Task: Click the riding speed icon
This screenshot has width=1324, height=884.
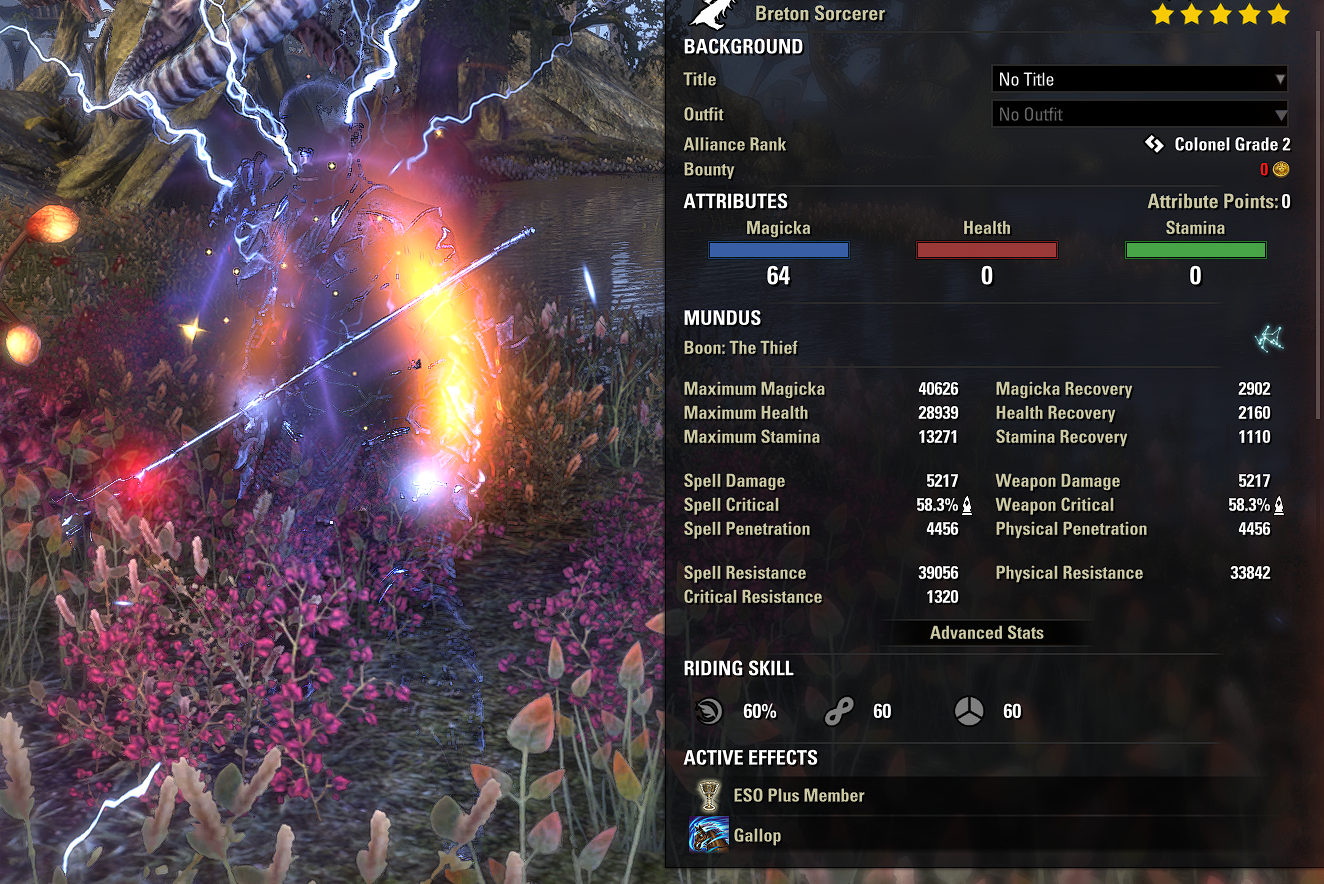Action: [709, 711]
